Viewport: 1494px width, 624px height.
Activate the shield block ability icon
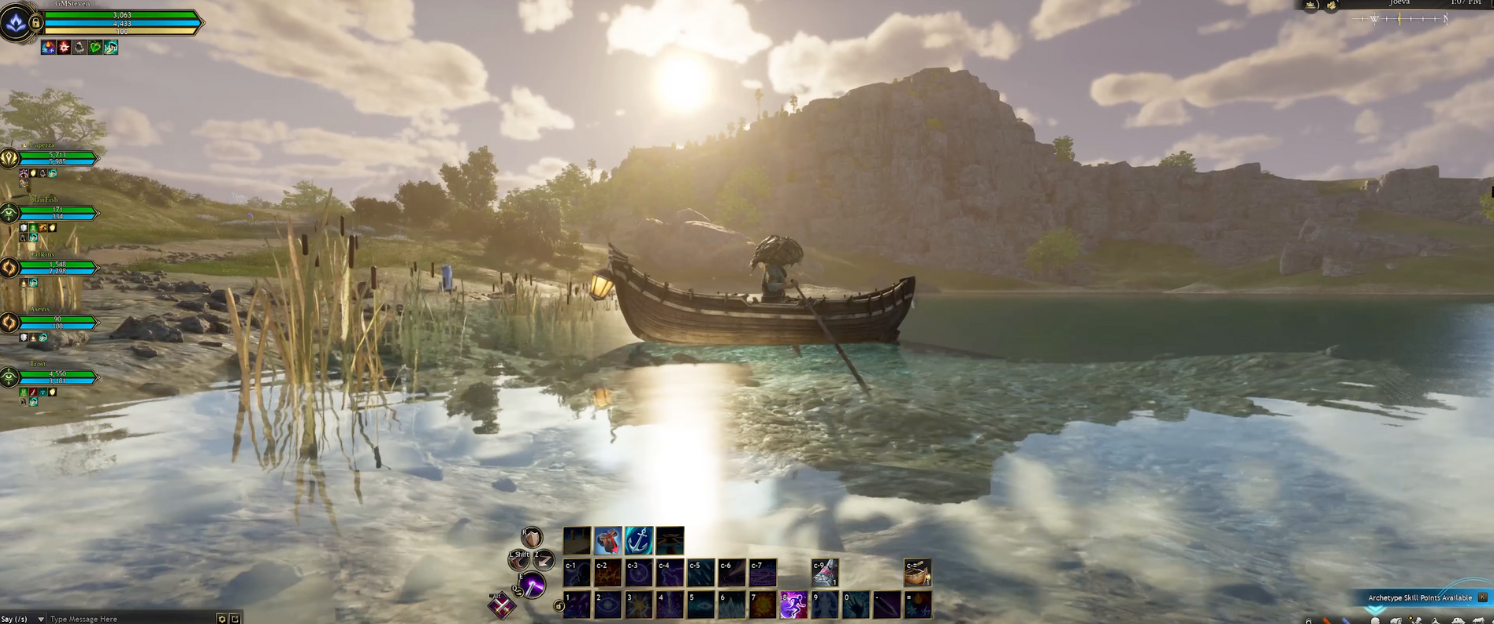coord(531,538)
